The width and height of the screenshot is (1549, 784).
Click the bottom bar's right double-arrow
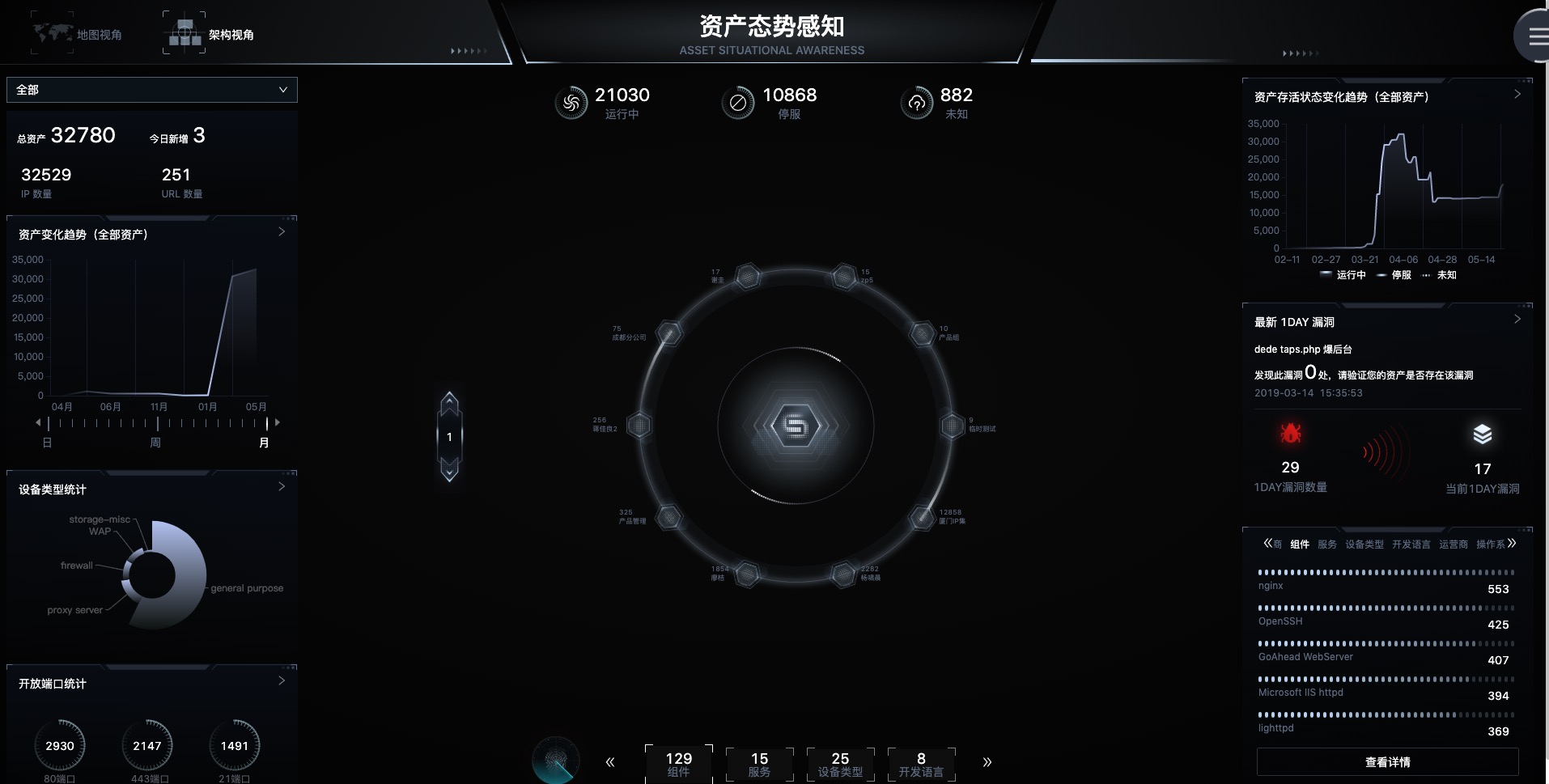tap(987, 762)
